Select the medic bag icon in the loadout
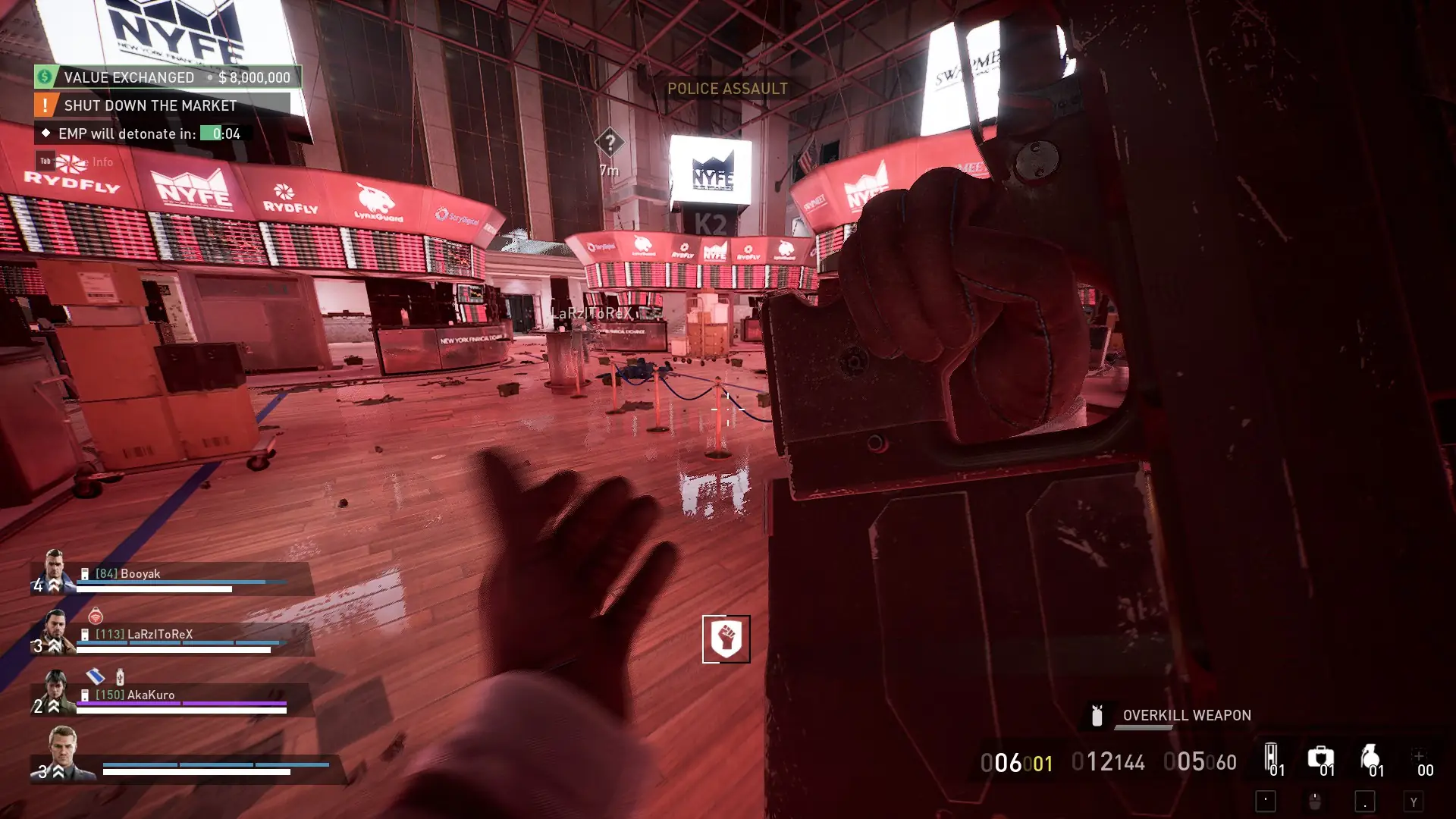The image size is (1456, 819). (x=1320, y=757)
